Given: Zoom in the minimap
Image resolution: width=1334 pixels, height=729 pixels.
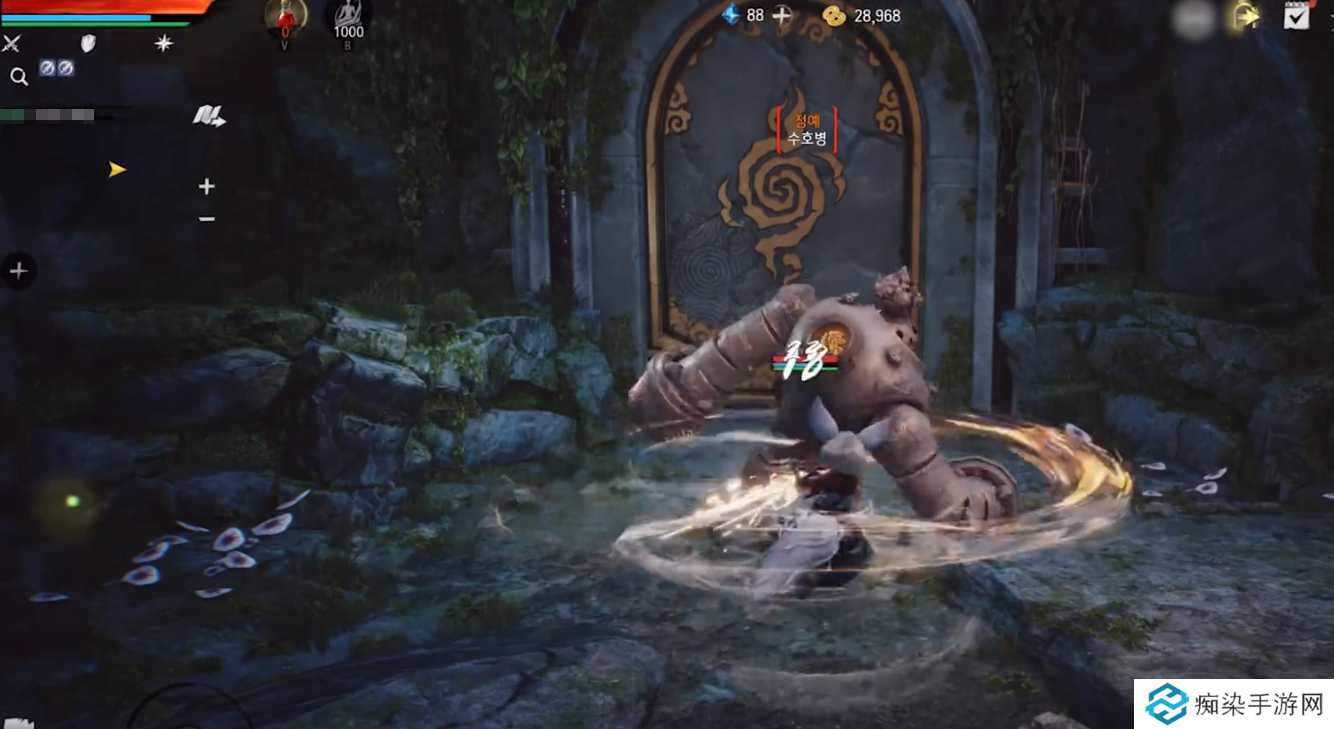Looking at the screenshot, I should tap(207, 186).
